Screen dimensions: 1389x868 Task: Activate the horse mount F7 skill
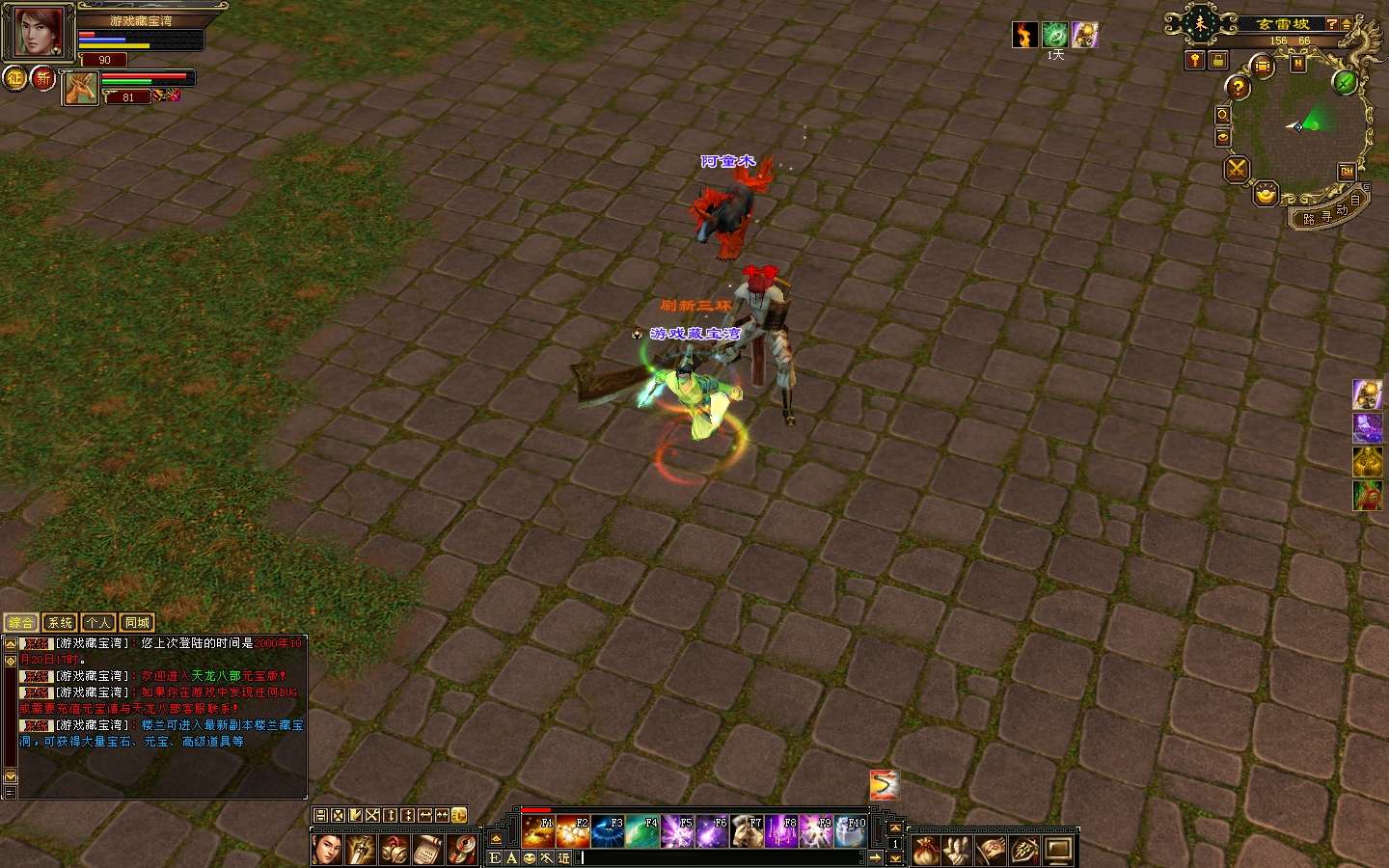coord(746,831)
